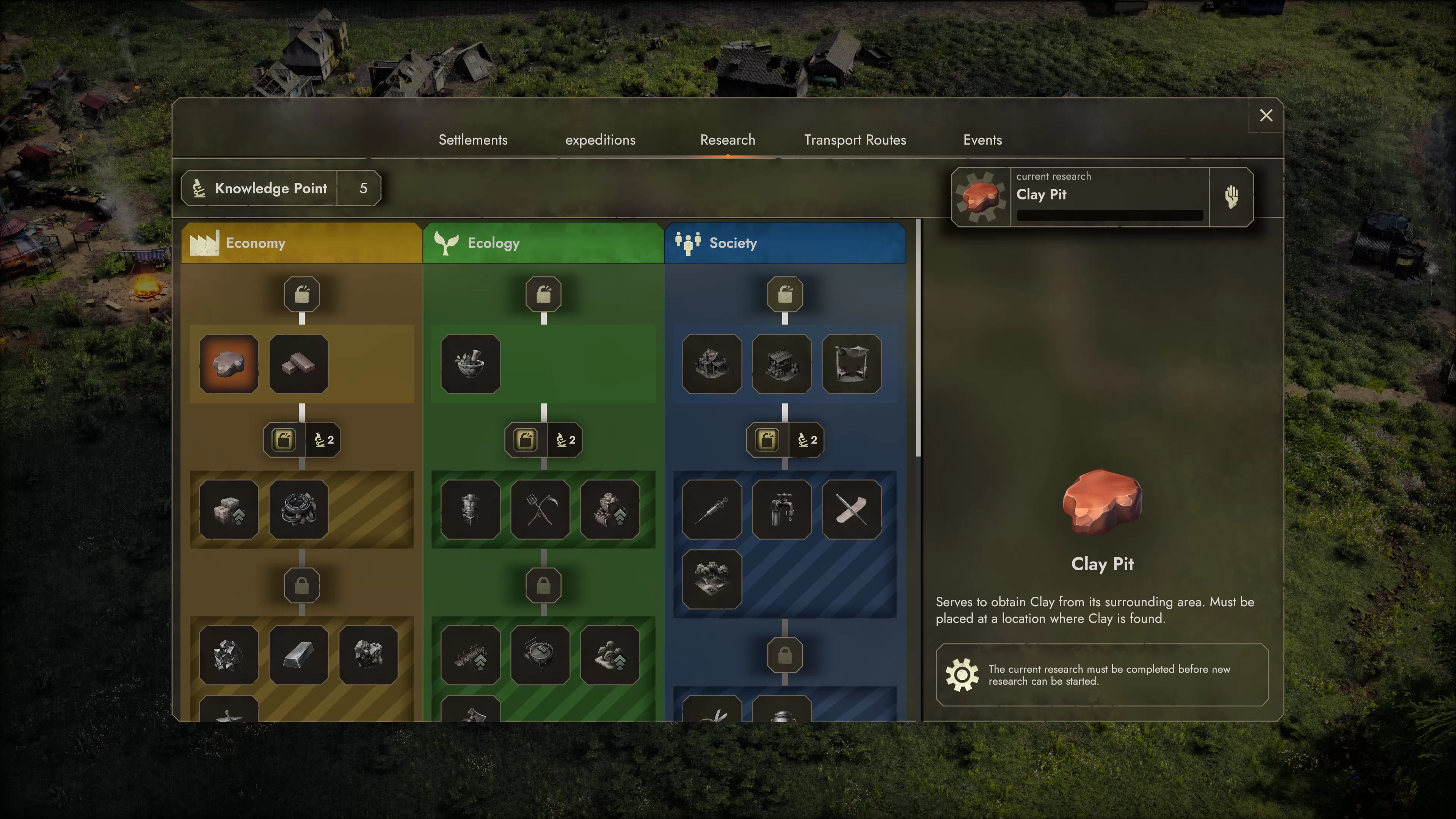The image size is (1456, 819).
Task: Select the Clay Pit research node
Action: point(229,364)
